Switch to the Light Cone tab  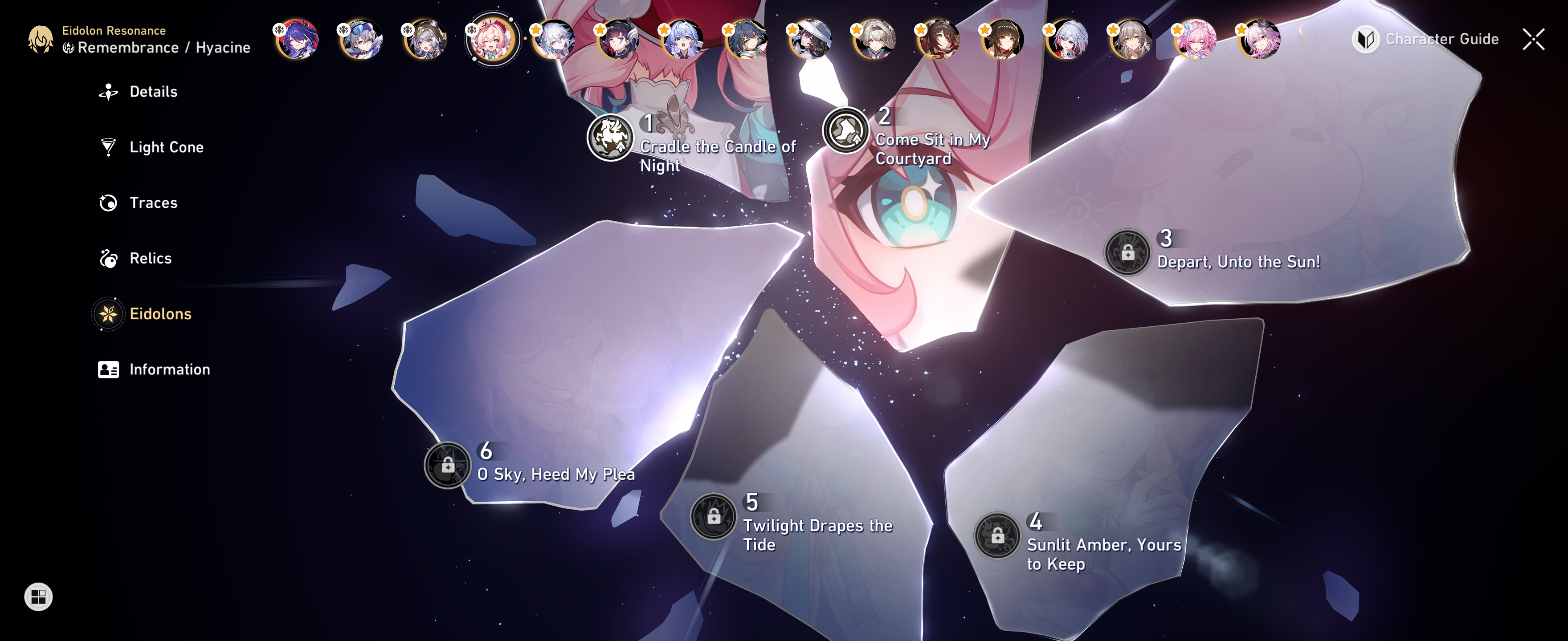tap(166, 147)
